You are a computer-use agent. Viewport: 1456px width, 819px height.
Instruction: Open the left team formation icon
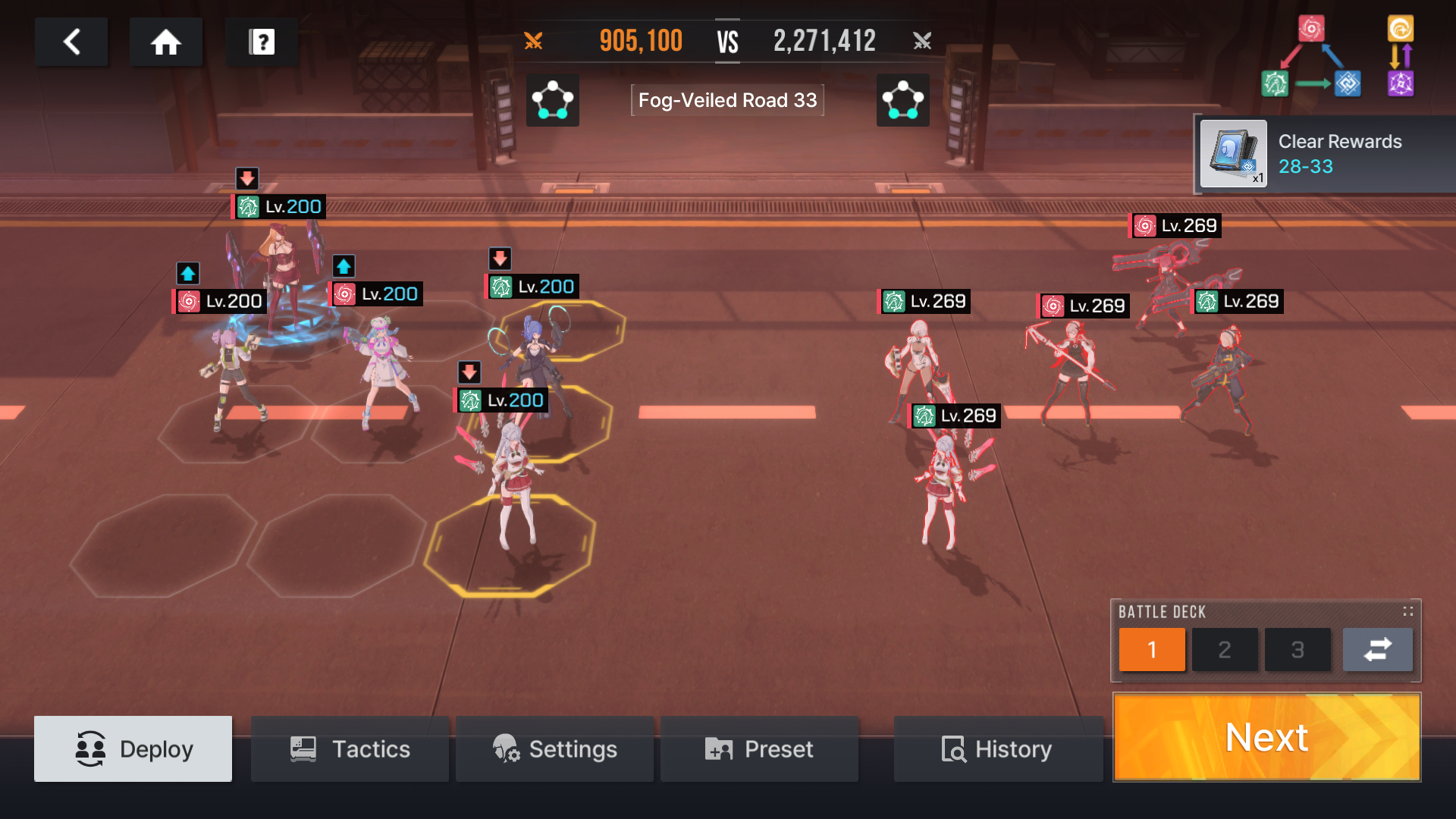[x=552, y=100]
